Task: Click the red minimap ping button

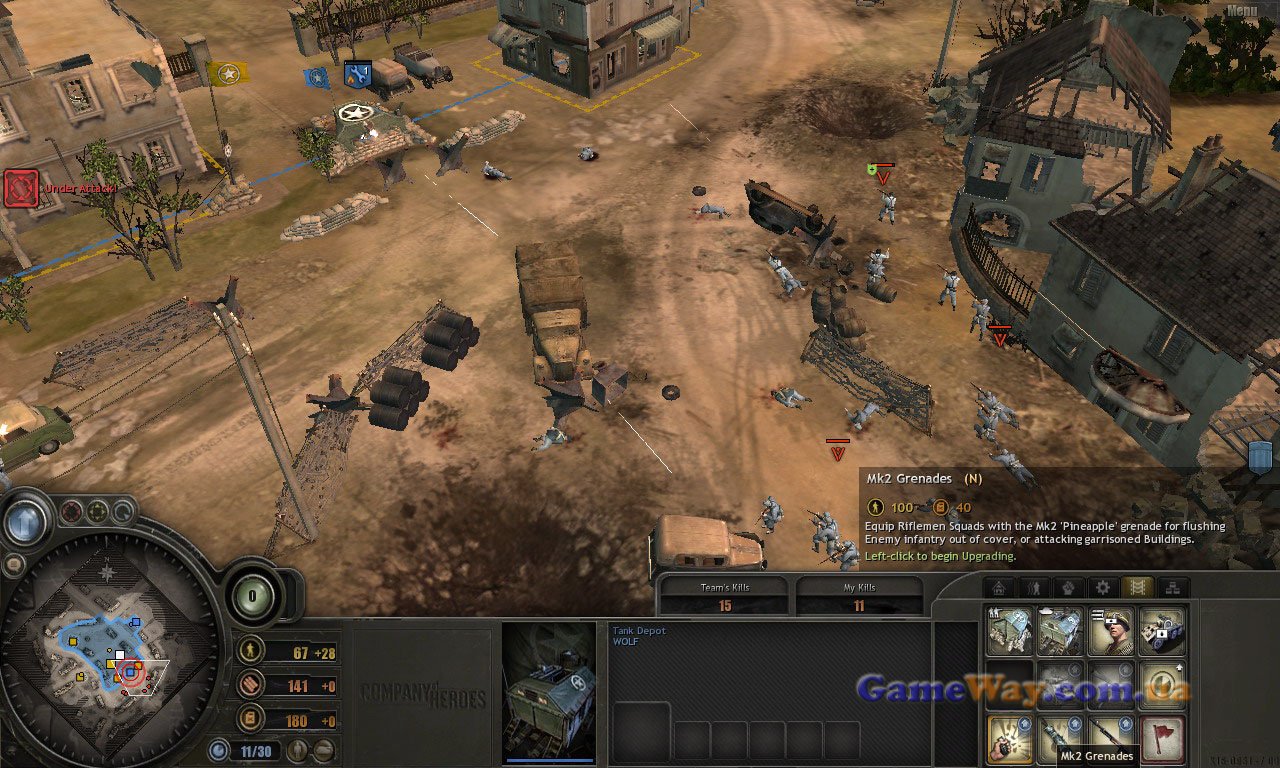Action: coord(71,513)
